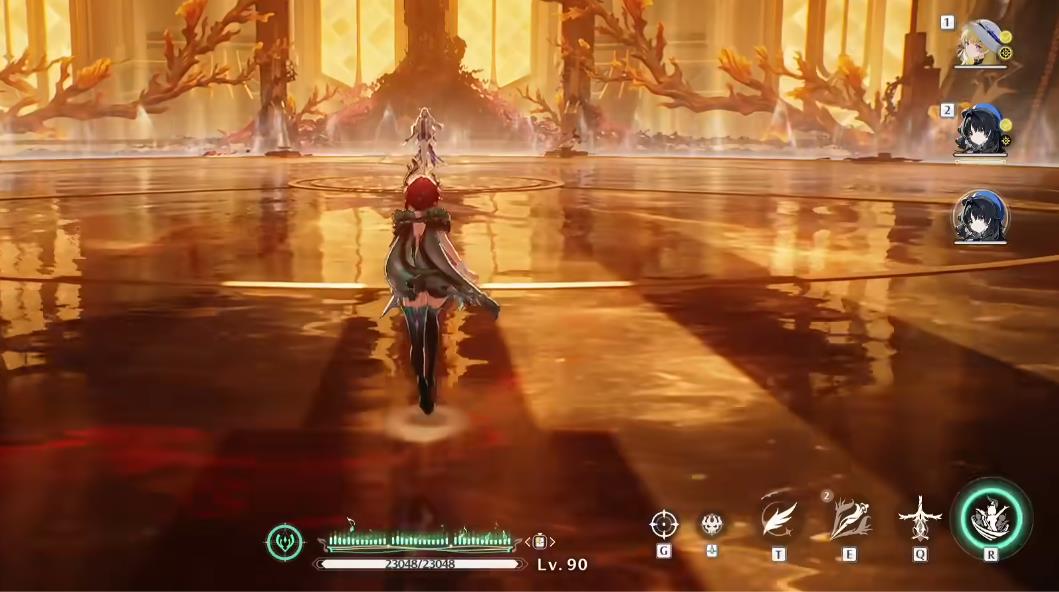The image size is (1059, 592).
Task: Use the feather swirl ability
Action: pyautogui.click(x=778, y=519)
